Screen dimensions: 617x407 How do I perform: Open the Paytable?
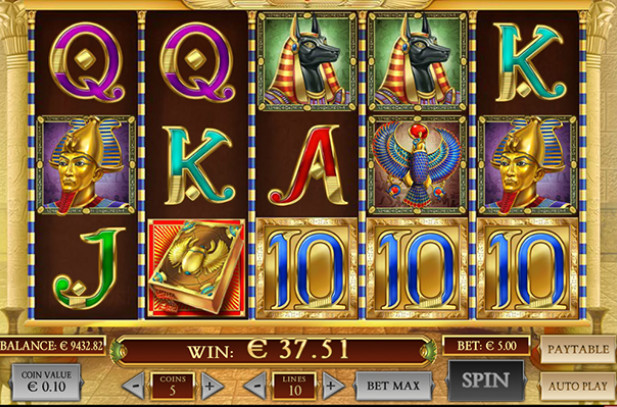tap(578, 350)
